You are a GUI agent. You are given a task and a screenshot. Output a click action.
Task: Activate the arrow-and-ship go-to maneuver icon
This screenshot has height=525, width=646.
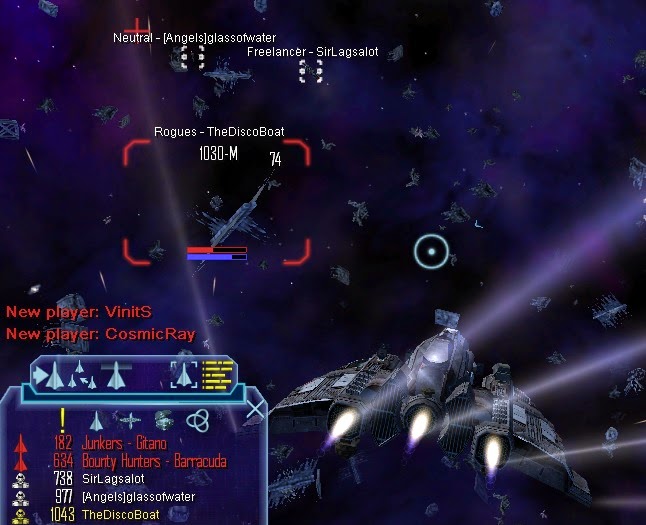[50, 376]
